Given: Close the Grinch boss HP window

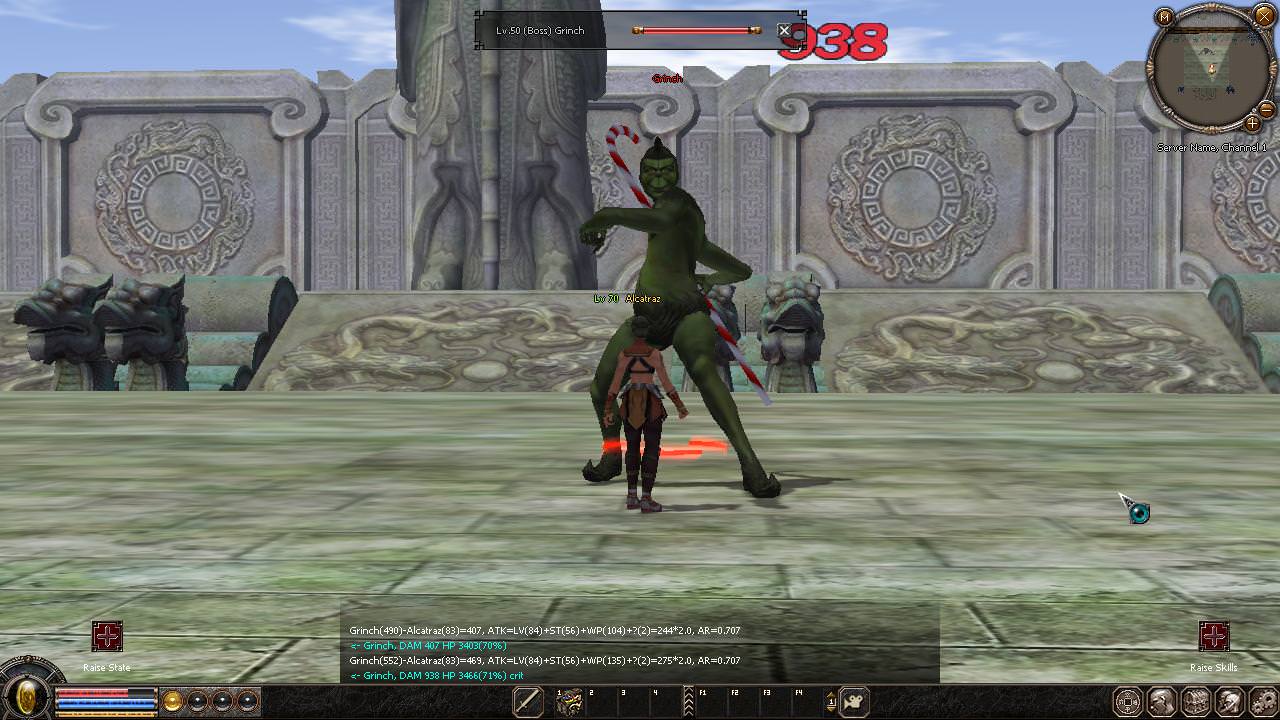Looking at the screenshot, I should tap(785, 29).
